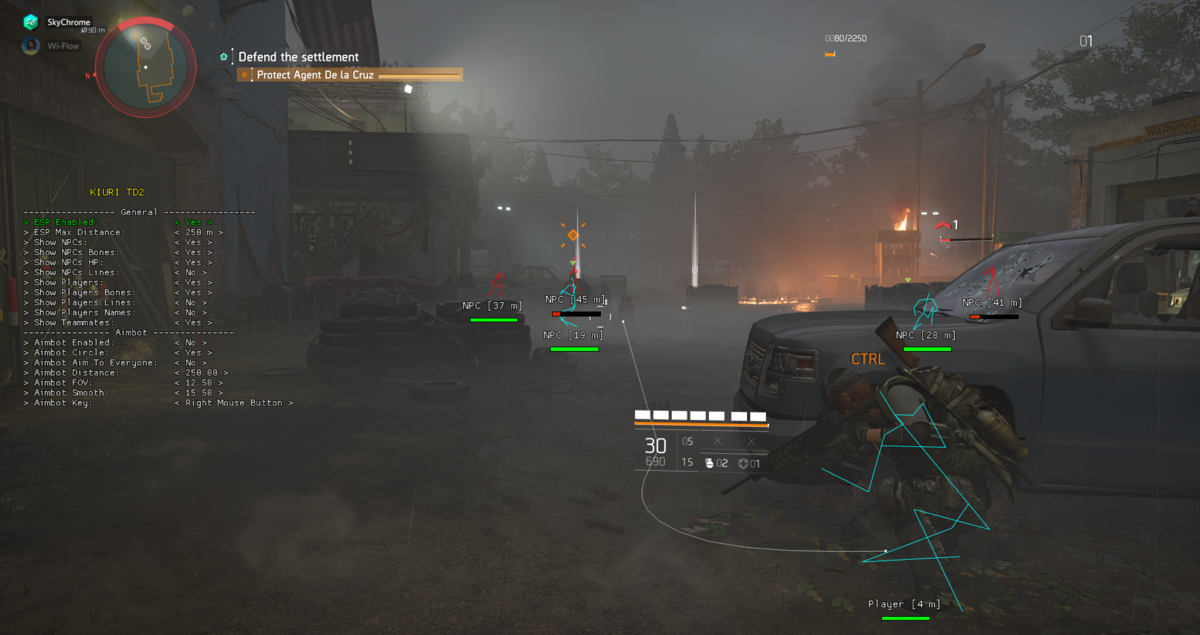Toggle the Show Teammates option
Image resolution: width=1200 pixels, height=635 pixels.
tap(192, 322)
